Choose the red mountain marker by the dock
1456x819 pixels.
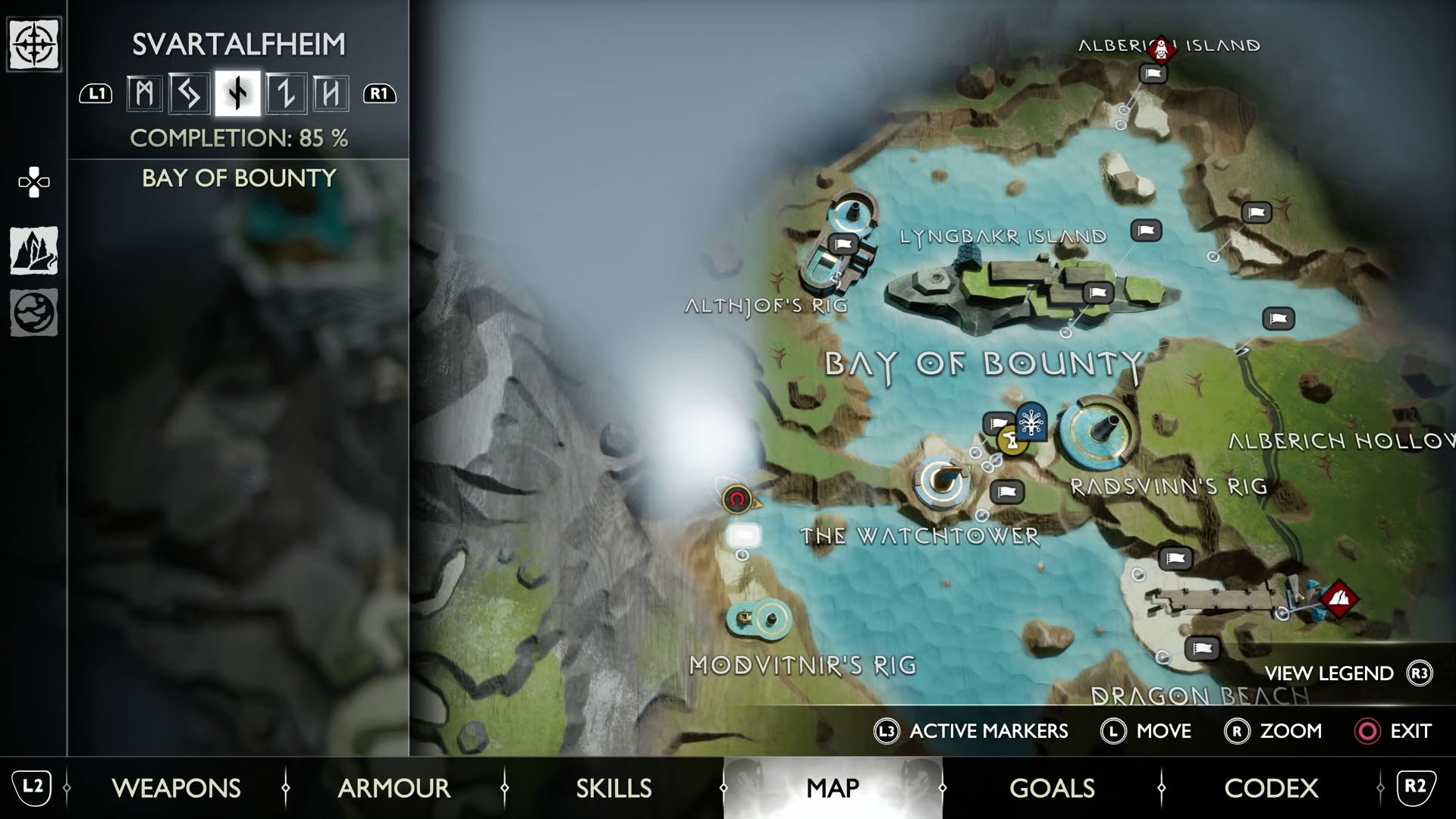pos(1339,599)
